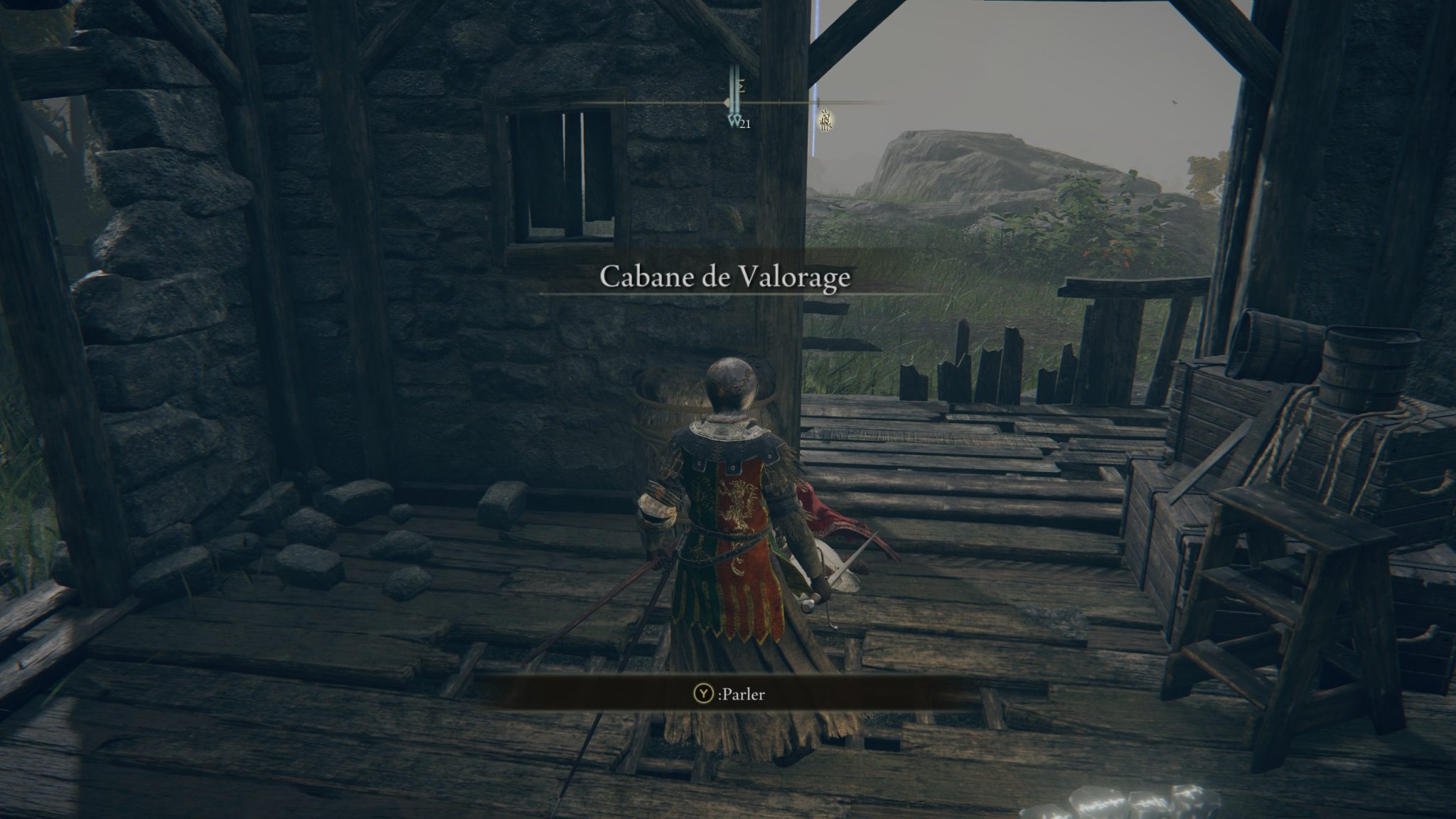Click the compass tick mark right of center
Screen dimensions: 1456x819
(x=780, y=105)
